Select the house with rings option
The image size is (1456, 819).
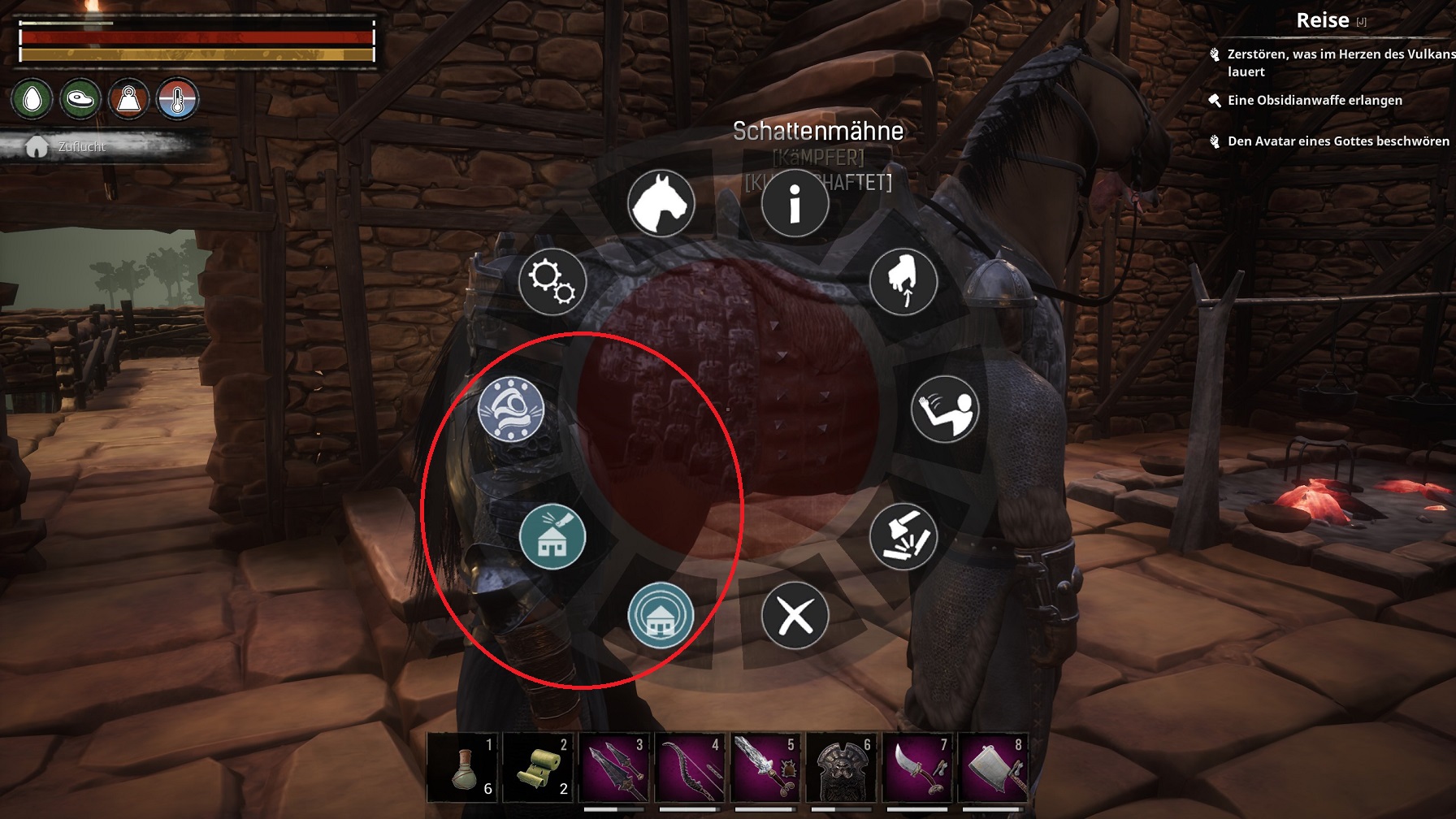pyautogui.click(x=661, y=616)
